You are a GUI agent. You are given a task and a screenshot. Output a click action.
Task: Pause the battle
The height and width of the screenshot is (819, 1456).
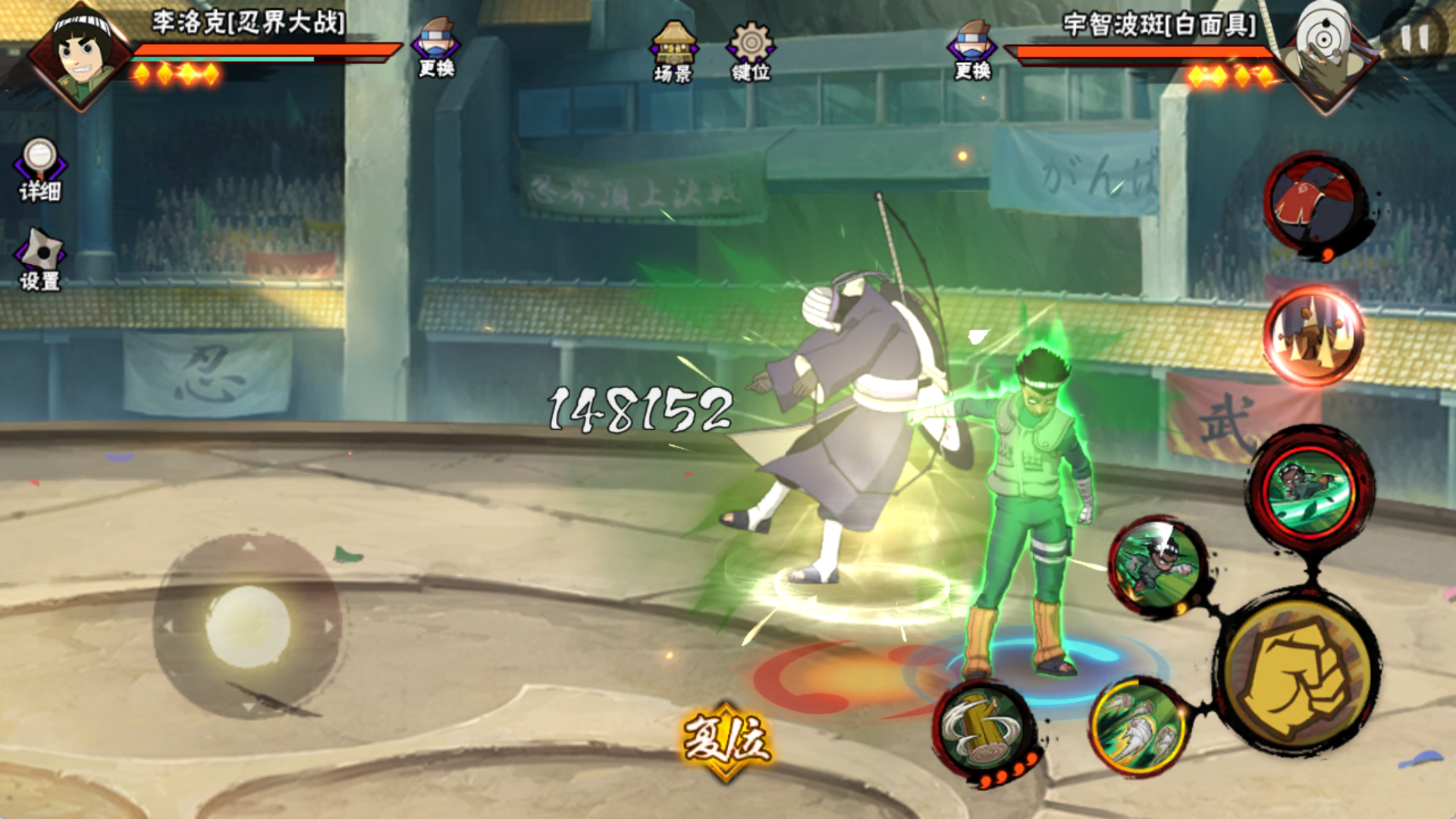click(x=1414, y=38)
